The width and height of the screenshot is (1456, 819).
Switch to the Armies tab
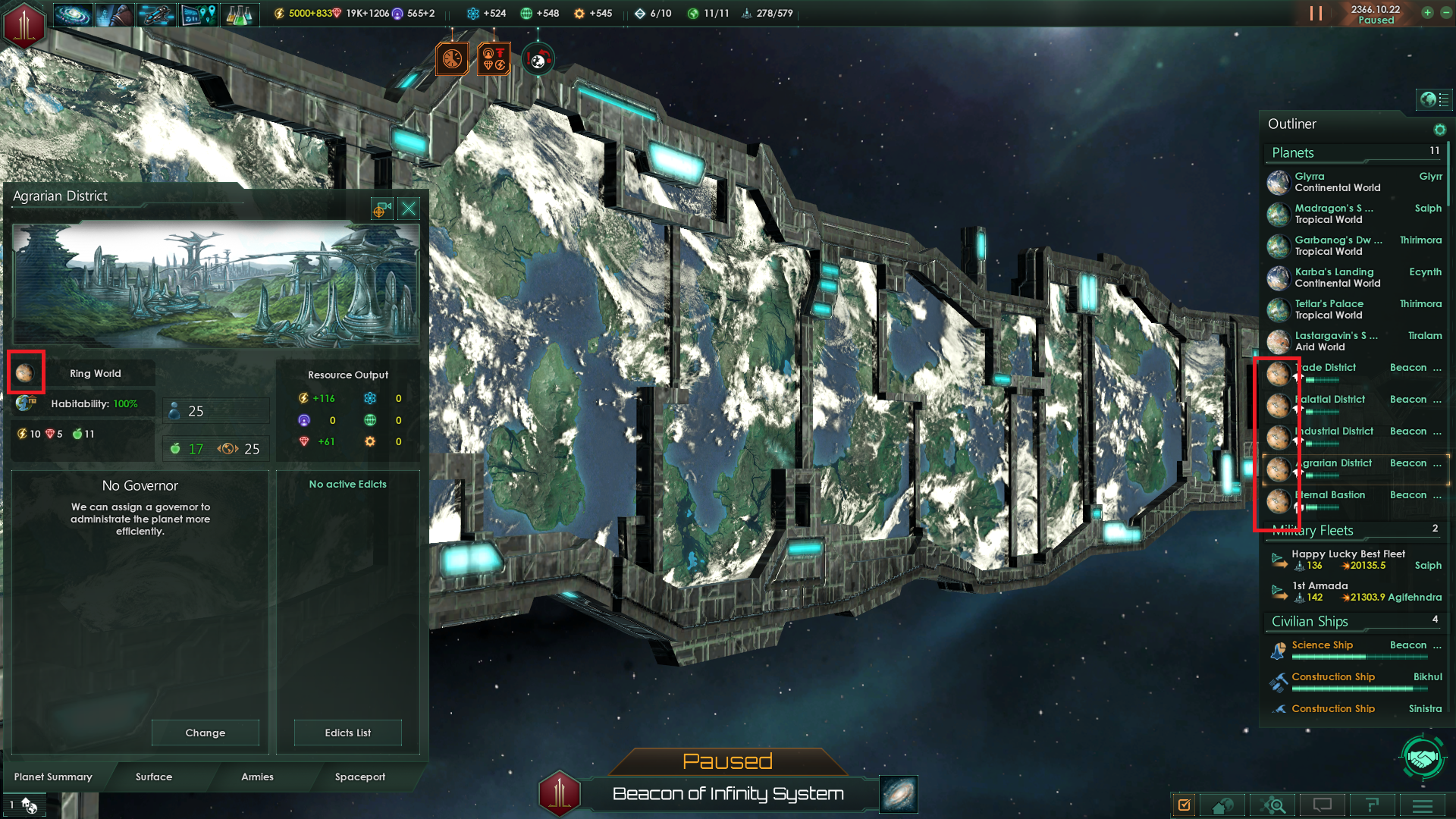[x=257, y=777]
